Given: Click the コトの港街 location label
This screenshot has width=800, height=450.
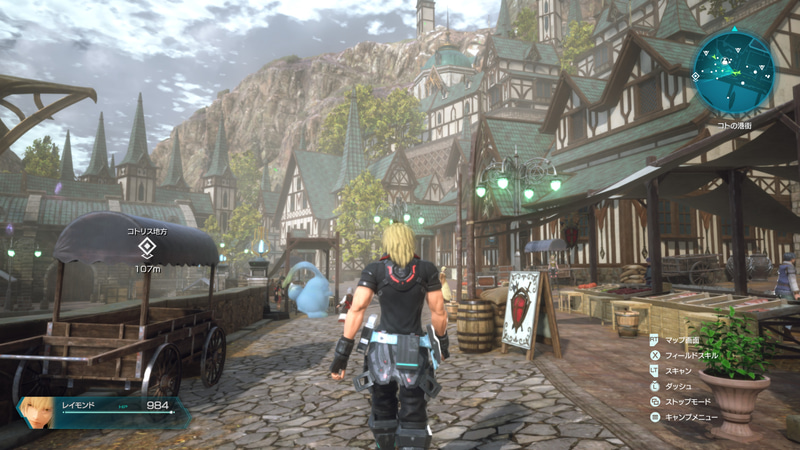Looking at the screenshot, I should [734, 125].
